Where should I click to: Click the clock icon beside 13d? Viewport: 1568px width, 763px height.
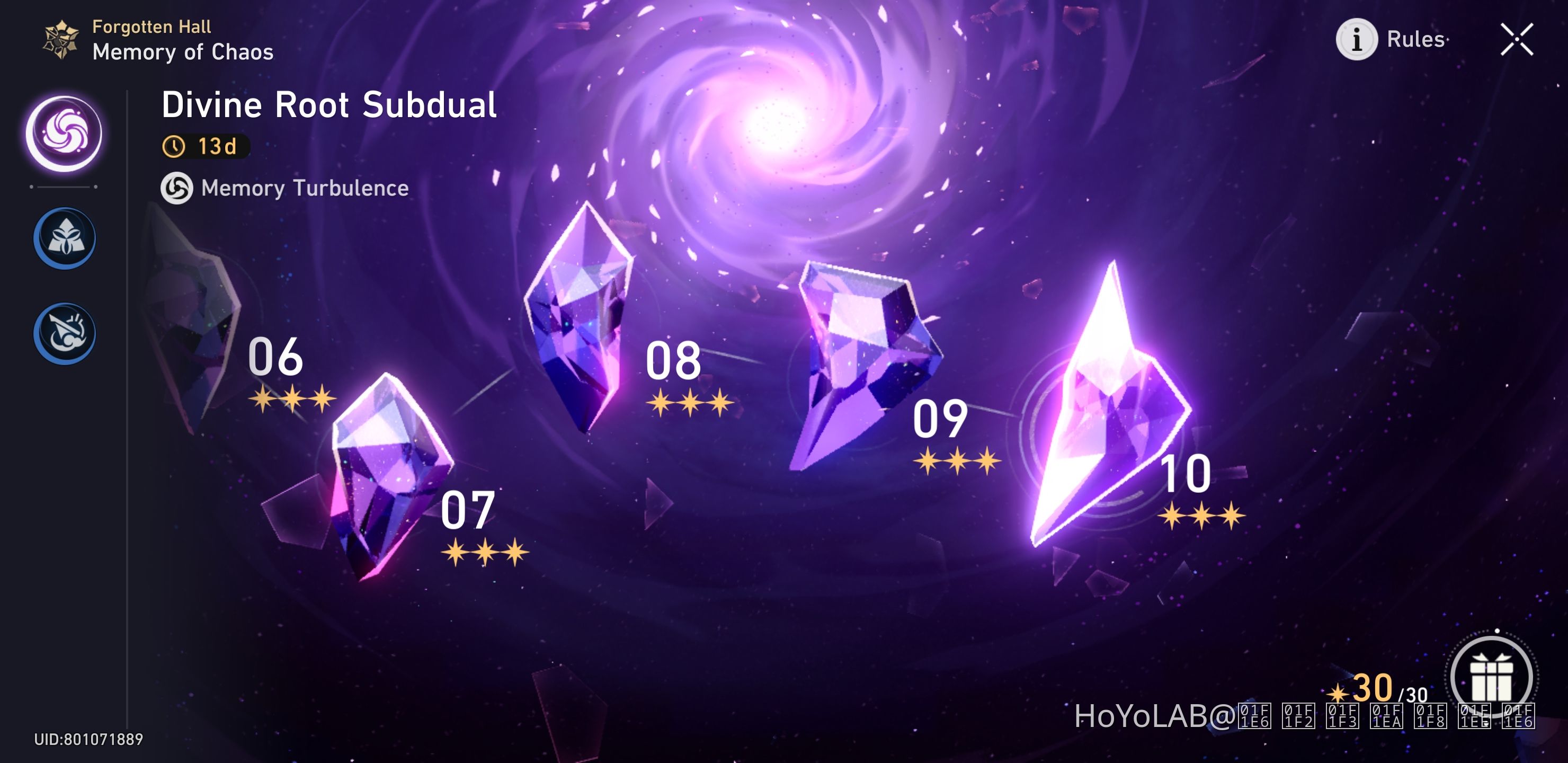tap(173, 146)
